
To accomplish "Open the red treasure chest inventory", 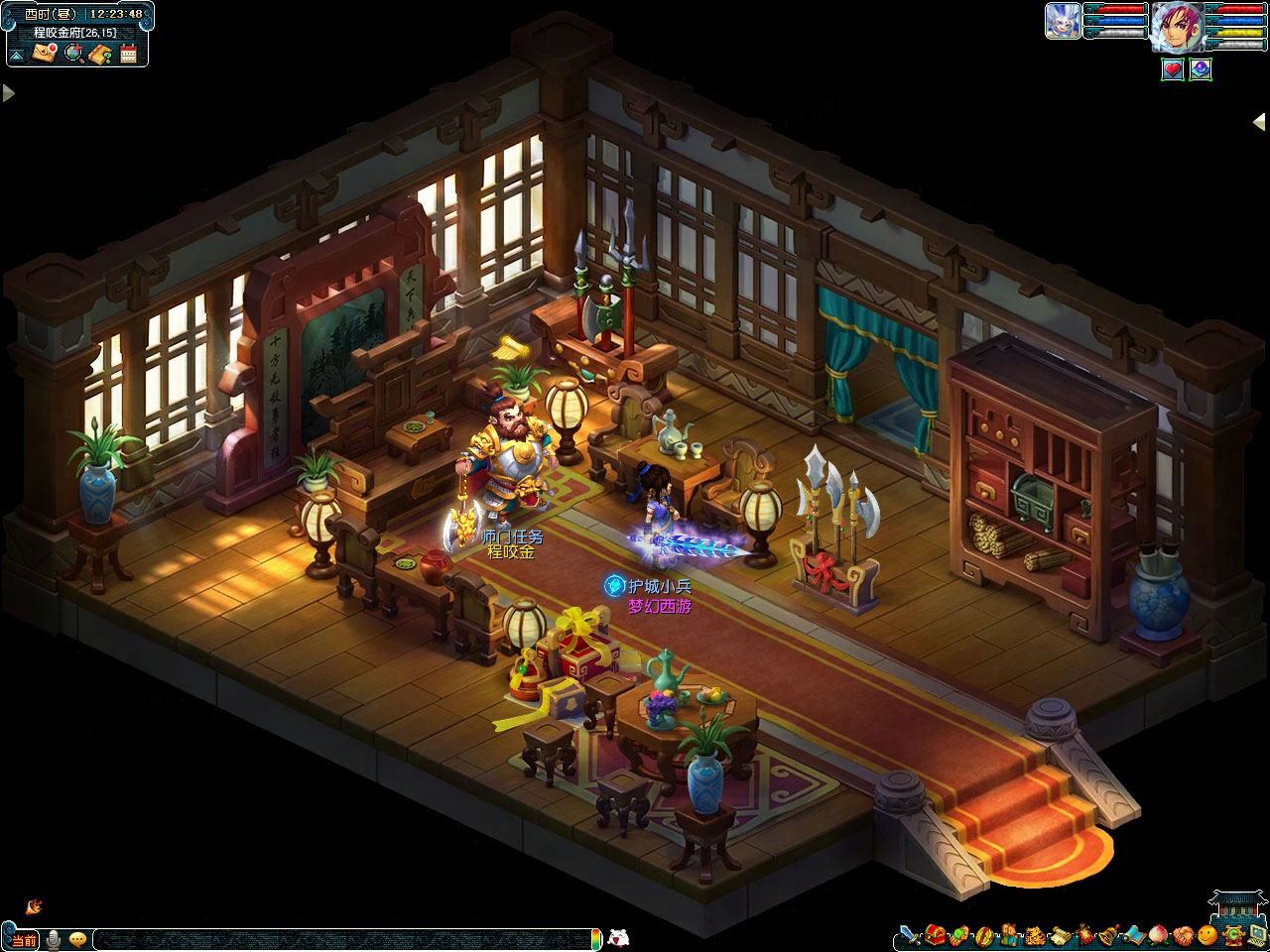I will point(935,934).
